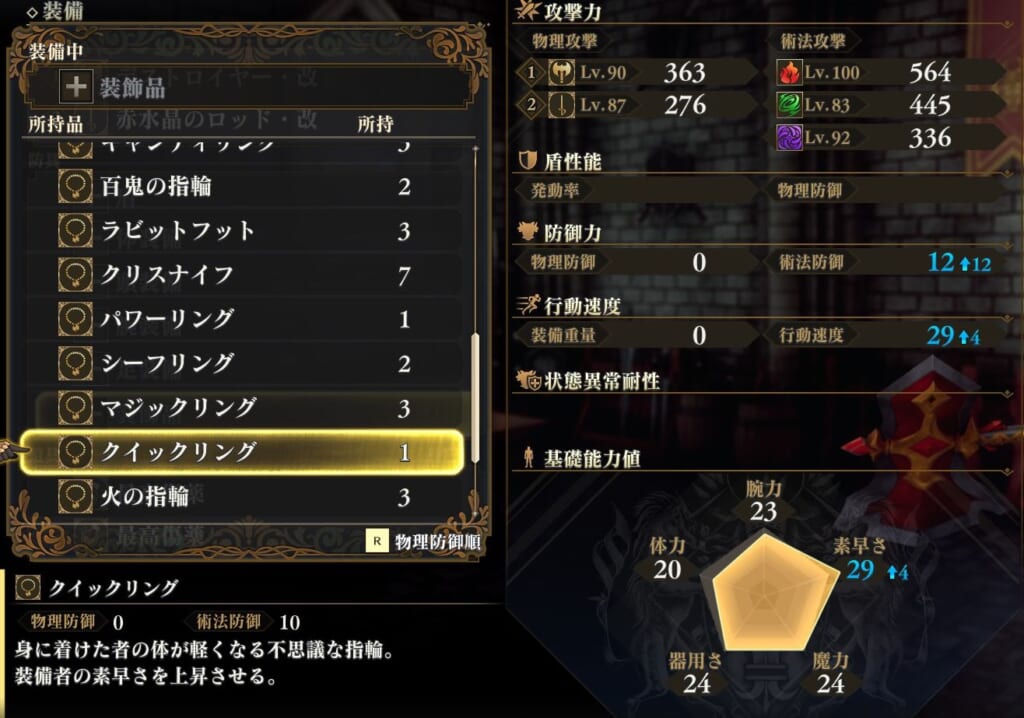Select the 火の指輪 accessory
Viewport: 1024px width, 718px height.
pyautogui.click(x=240, y=495)
